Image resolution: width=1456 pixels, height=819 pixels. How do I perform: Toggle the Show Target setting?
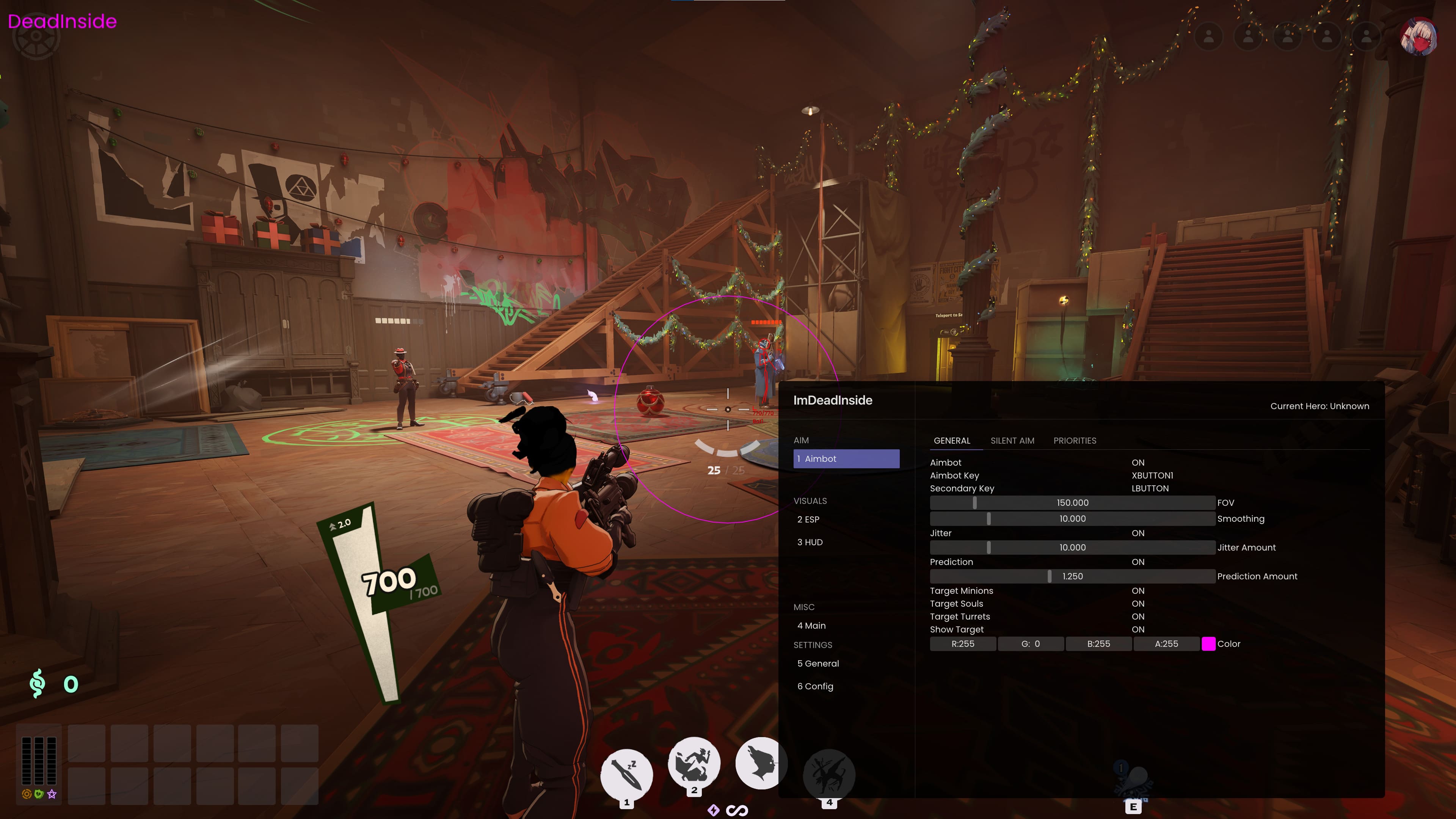[x=1137, y=630]
